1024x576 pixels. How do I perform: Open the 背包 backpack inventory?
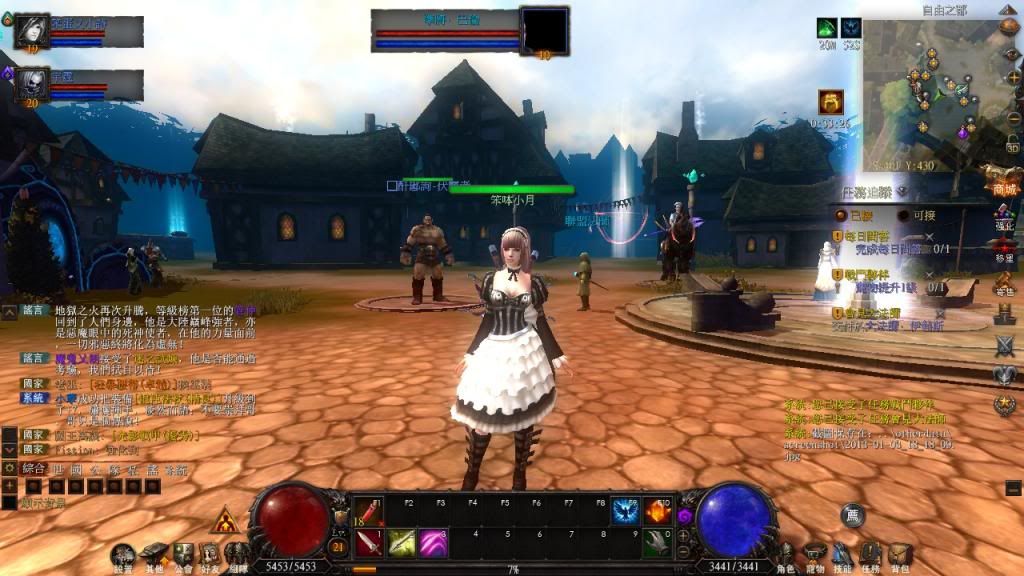900,555
